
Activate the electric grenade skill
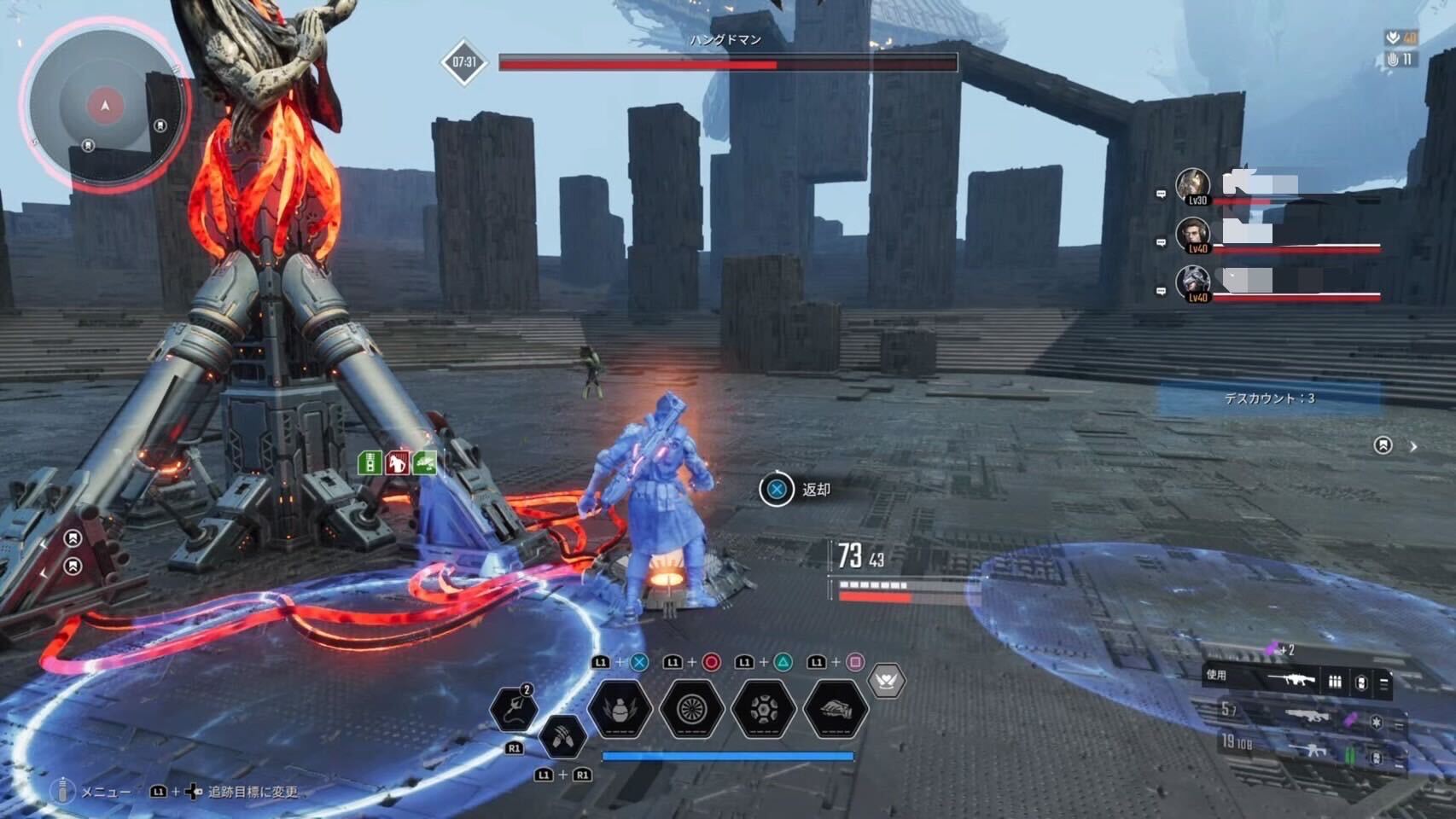[x=620, y=708]
